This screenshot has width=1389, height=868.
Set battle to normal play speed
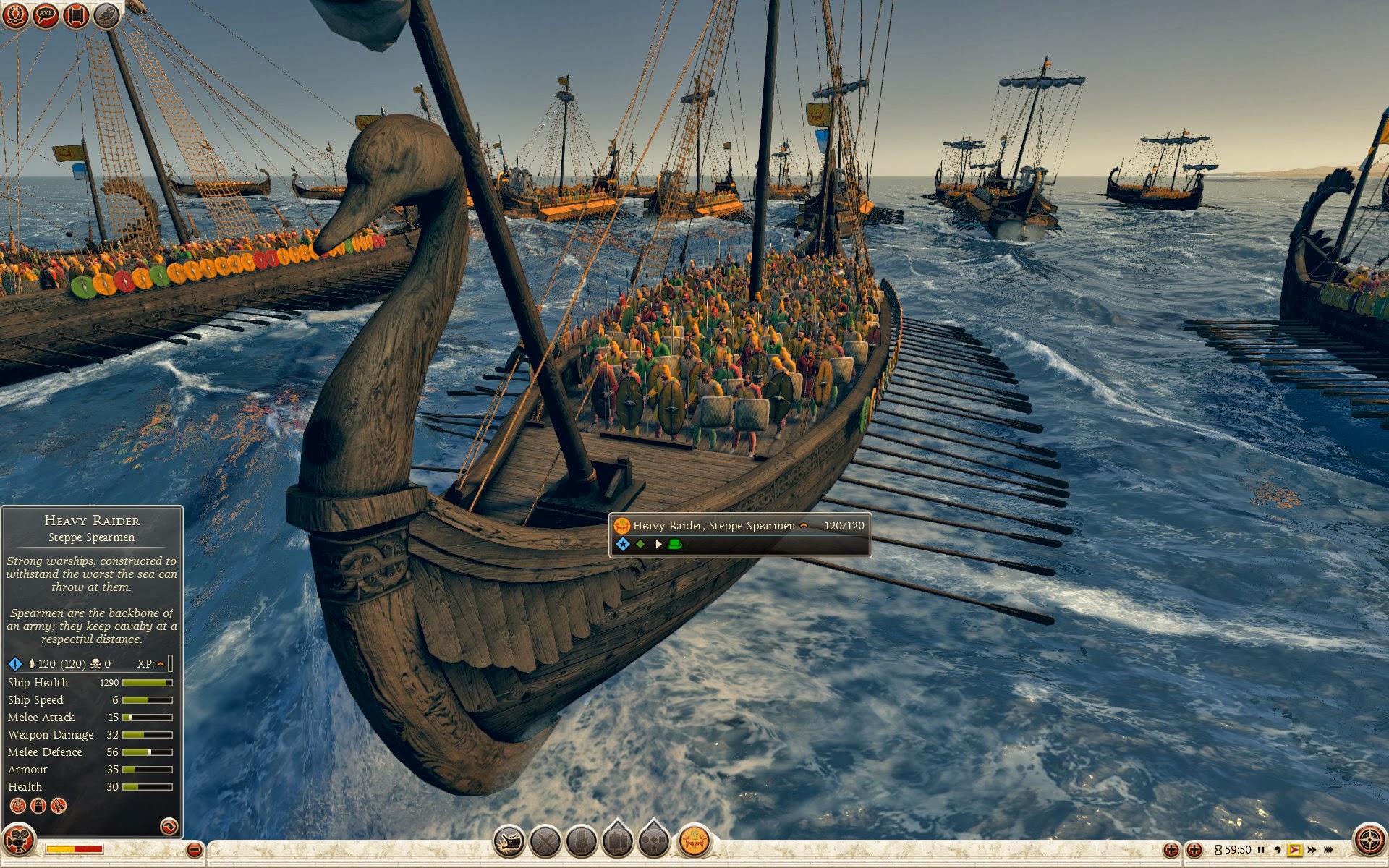(1294, 850)
